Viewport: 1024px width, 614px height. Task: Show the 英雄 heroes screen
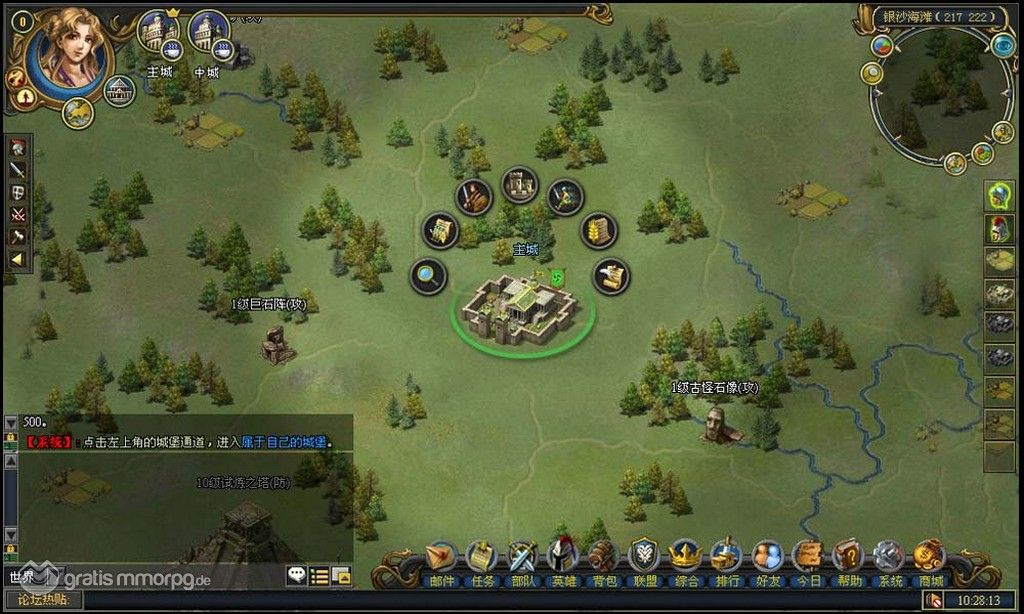point(563,557)
